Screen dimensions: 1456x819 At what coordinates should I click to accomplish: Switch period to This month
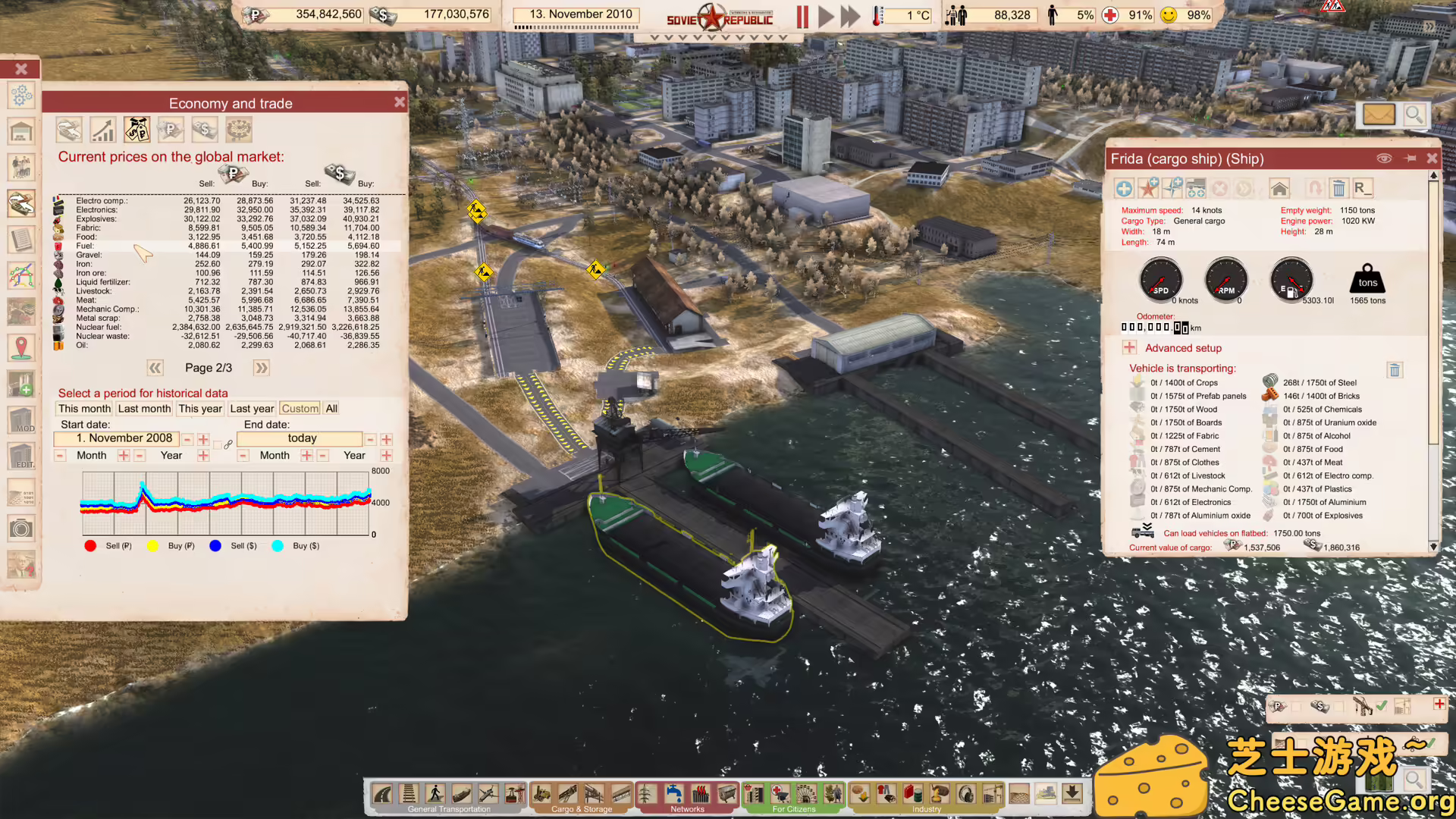pyautogui.click(x=83, y=408)
